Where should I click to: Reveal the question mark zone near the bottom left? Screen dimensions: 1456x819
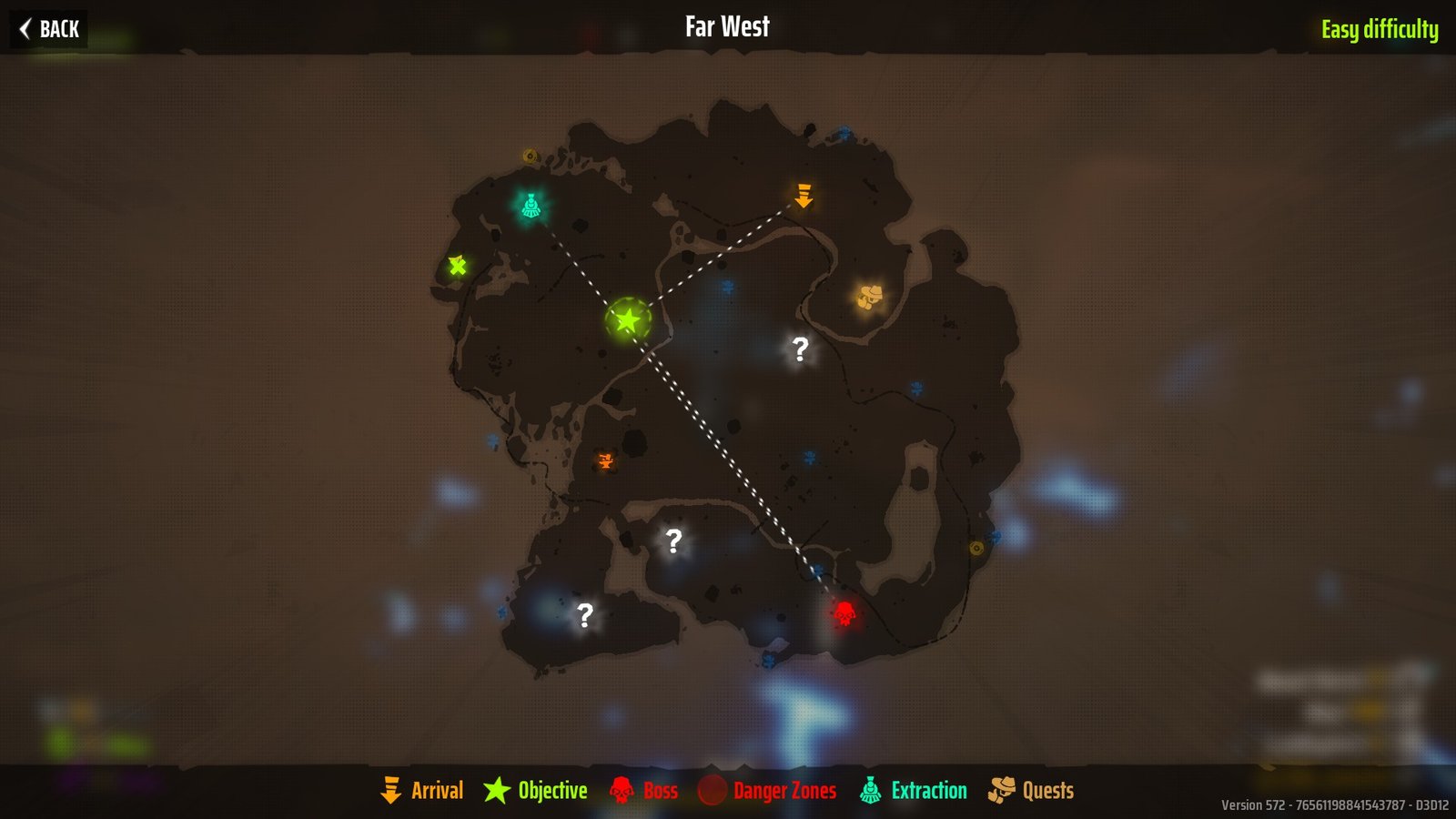pyautogui.click(x=587, y=615)
